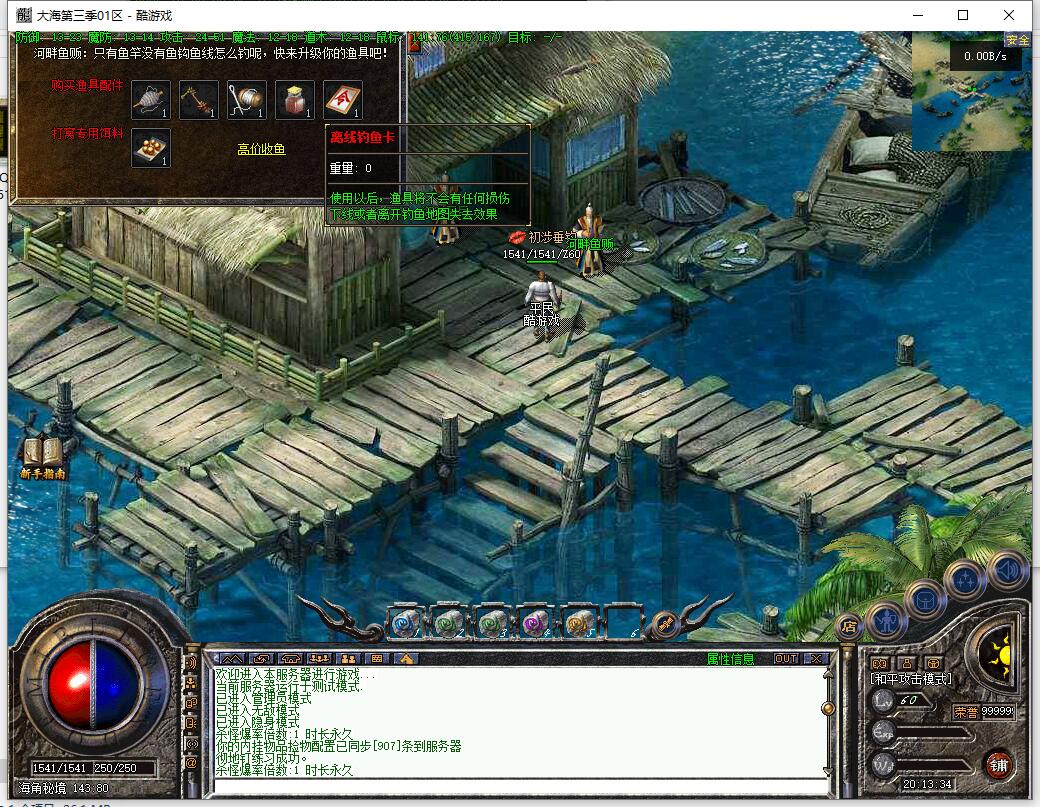Image resolution: width=1040 pixels, height=807 pixels.
Task: Open the 店 shop button
Action: [x=849, y=626]
